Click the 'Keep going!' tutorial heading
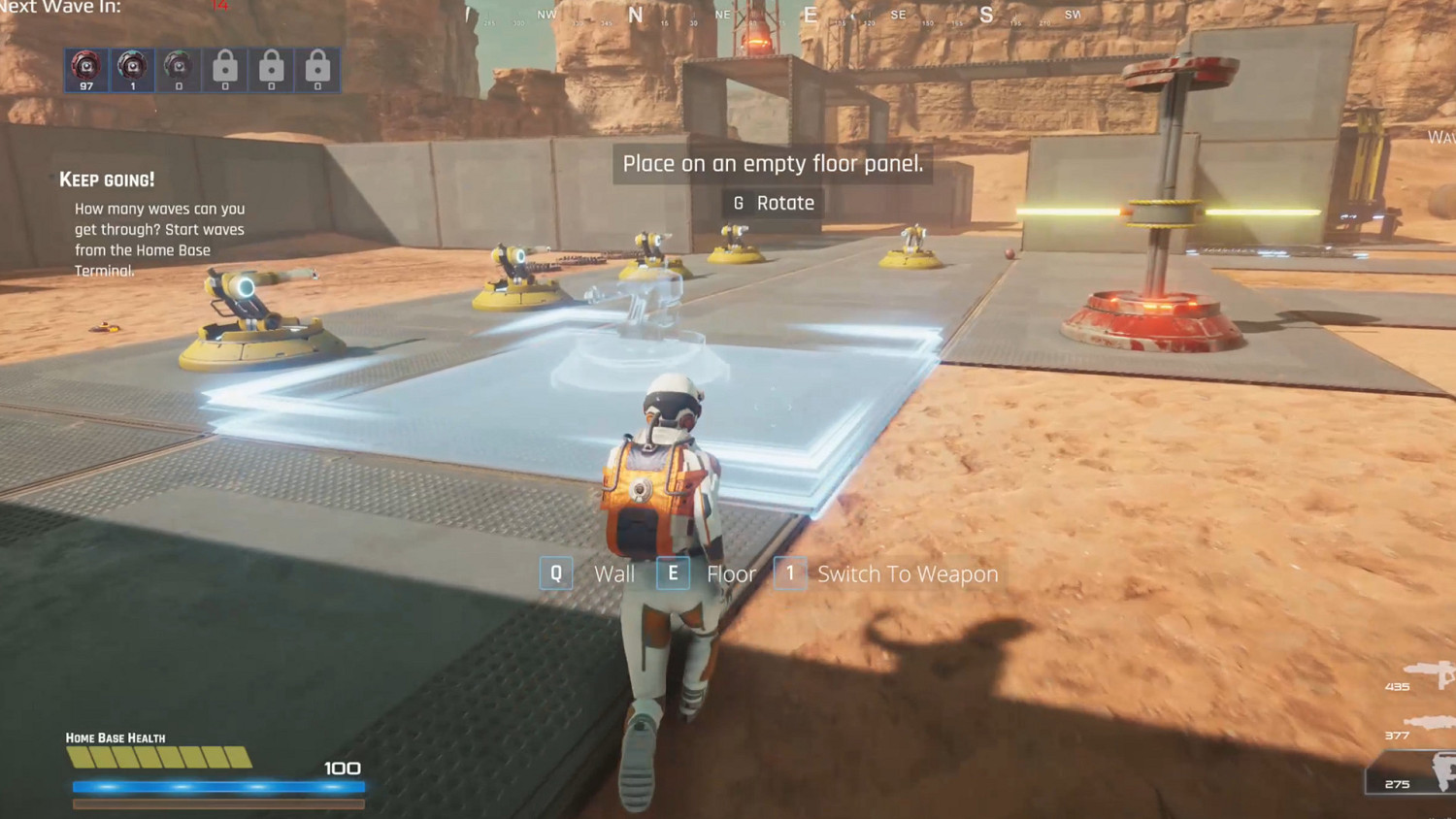This screenshot has height=819, width=1456. 107,179
